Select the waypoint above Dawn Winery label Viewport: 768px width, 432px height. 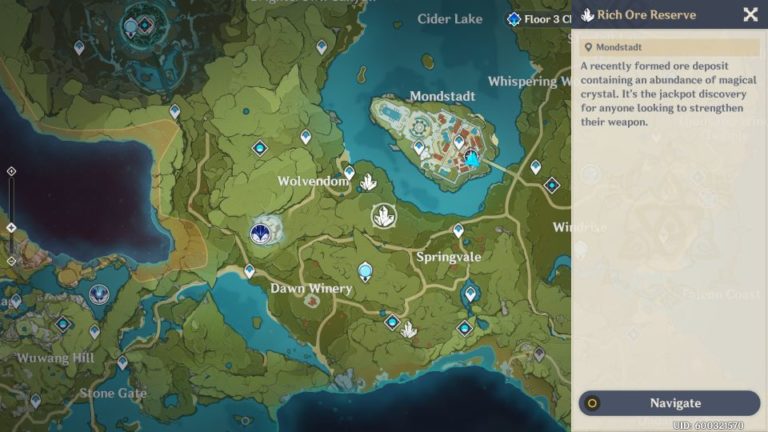pos(250,271)
